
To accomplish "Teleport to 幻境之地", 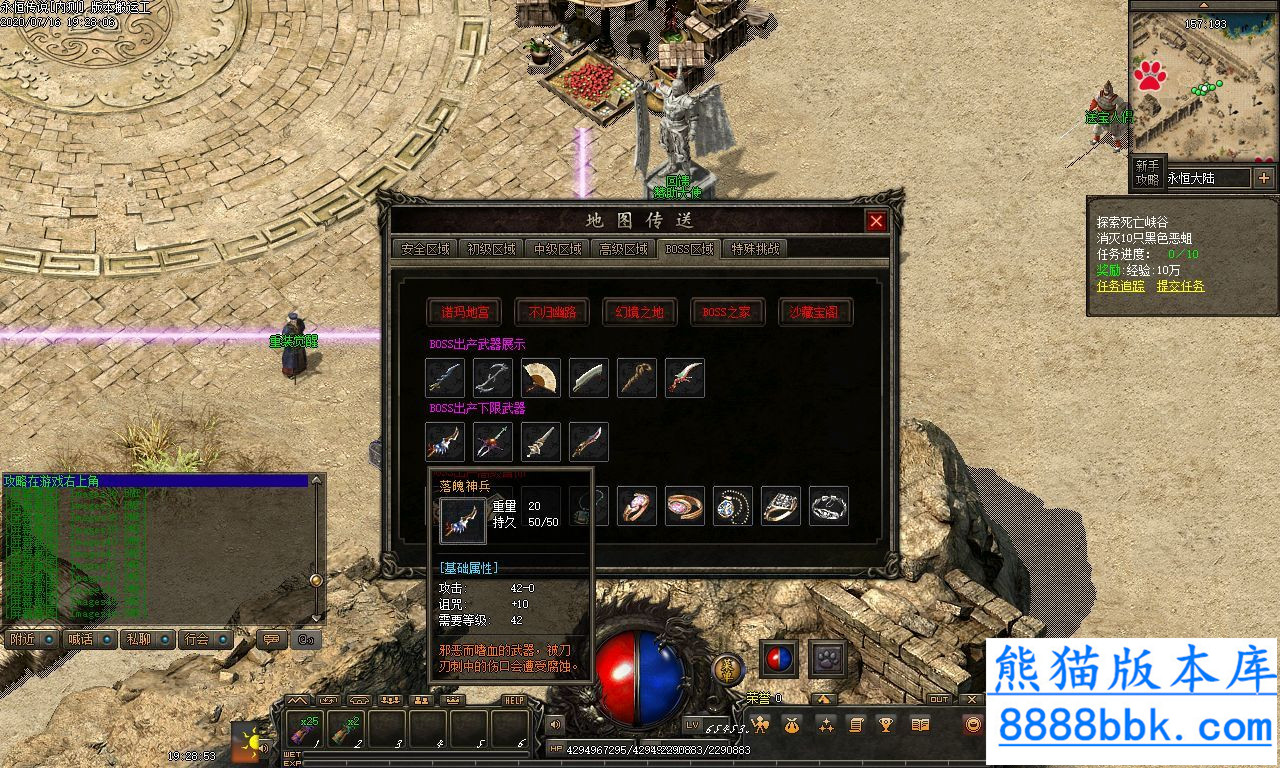I will [x=640, y=312].
